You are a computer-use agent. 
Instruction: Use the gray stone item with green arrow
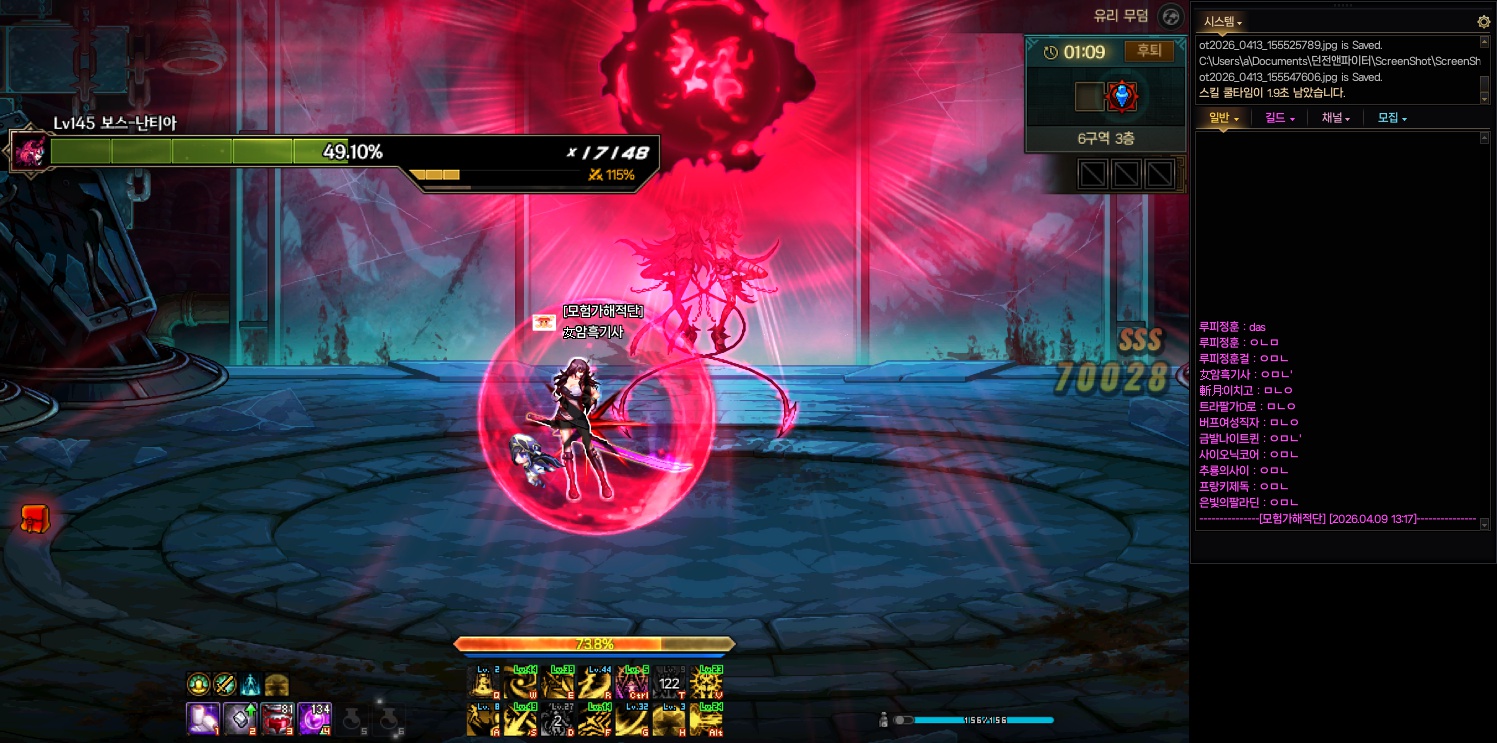point(240,718)
